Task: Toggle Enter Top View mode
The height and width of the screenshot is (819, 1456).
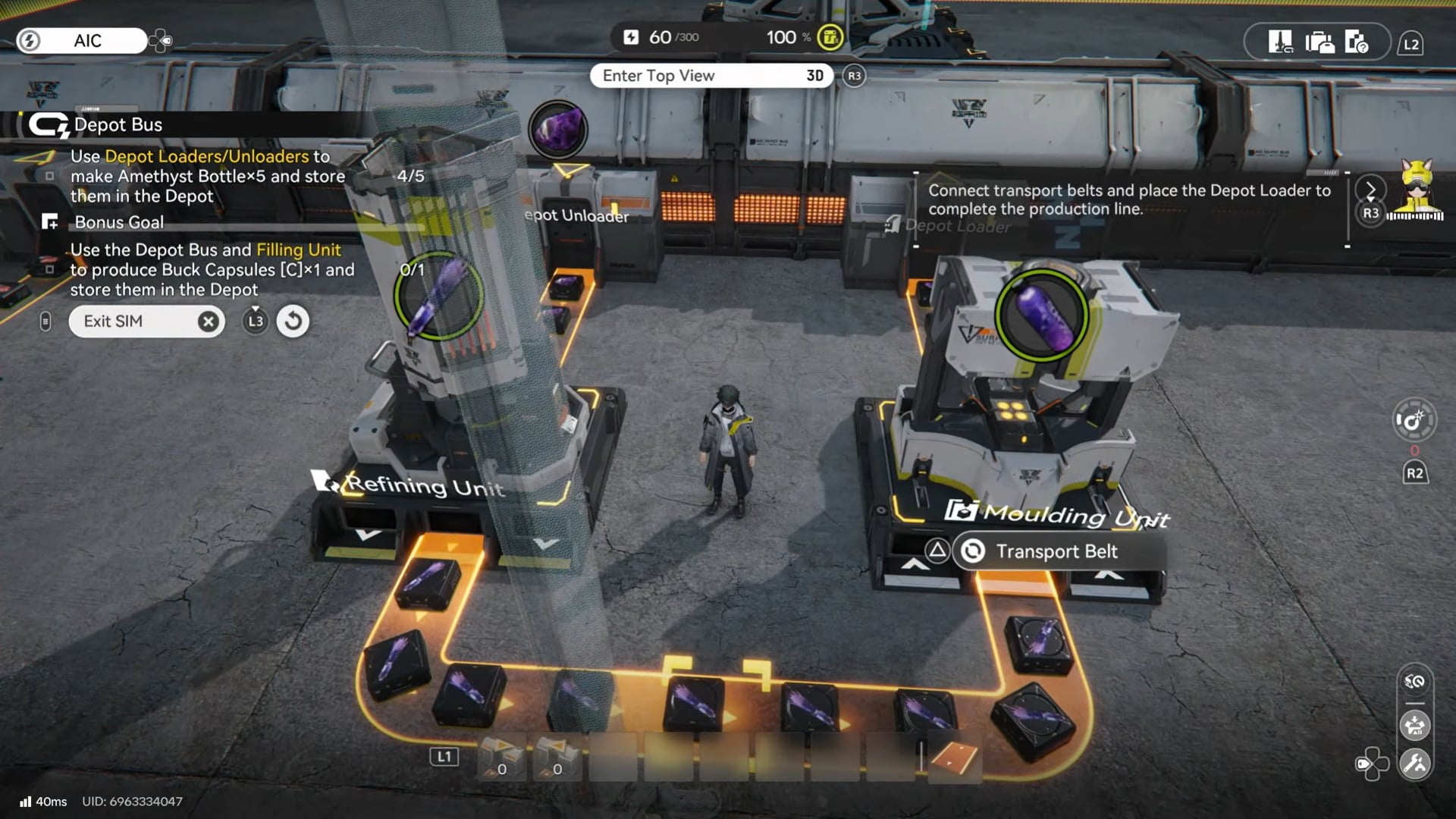Action: point(711,76)
